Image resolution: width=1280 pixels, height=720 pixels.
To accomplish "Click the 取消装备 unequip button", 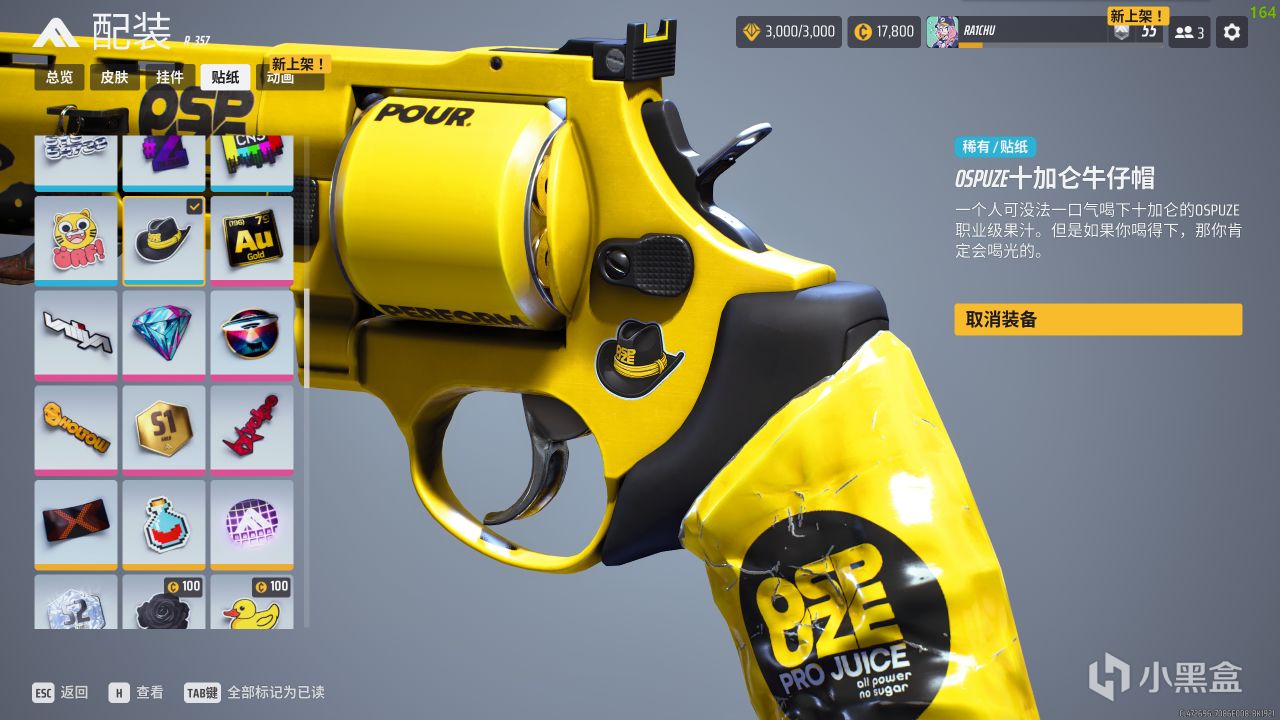I will [x=1097, y=320].
